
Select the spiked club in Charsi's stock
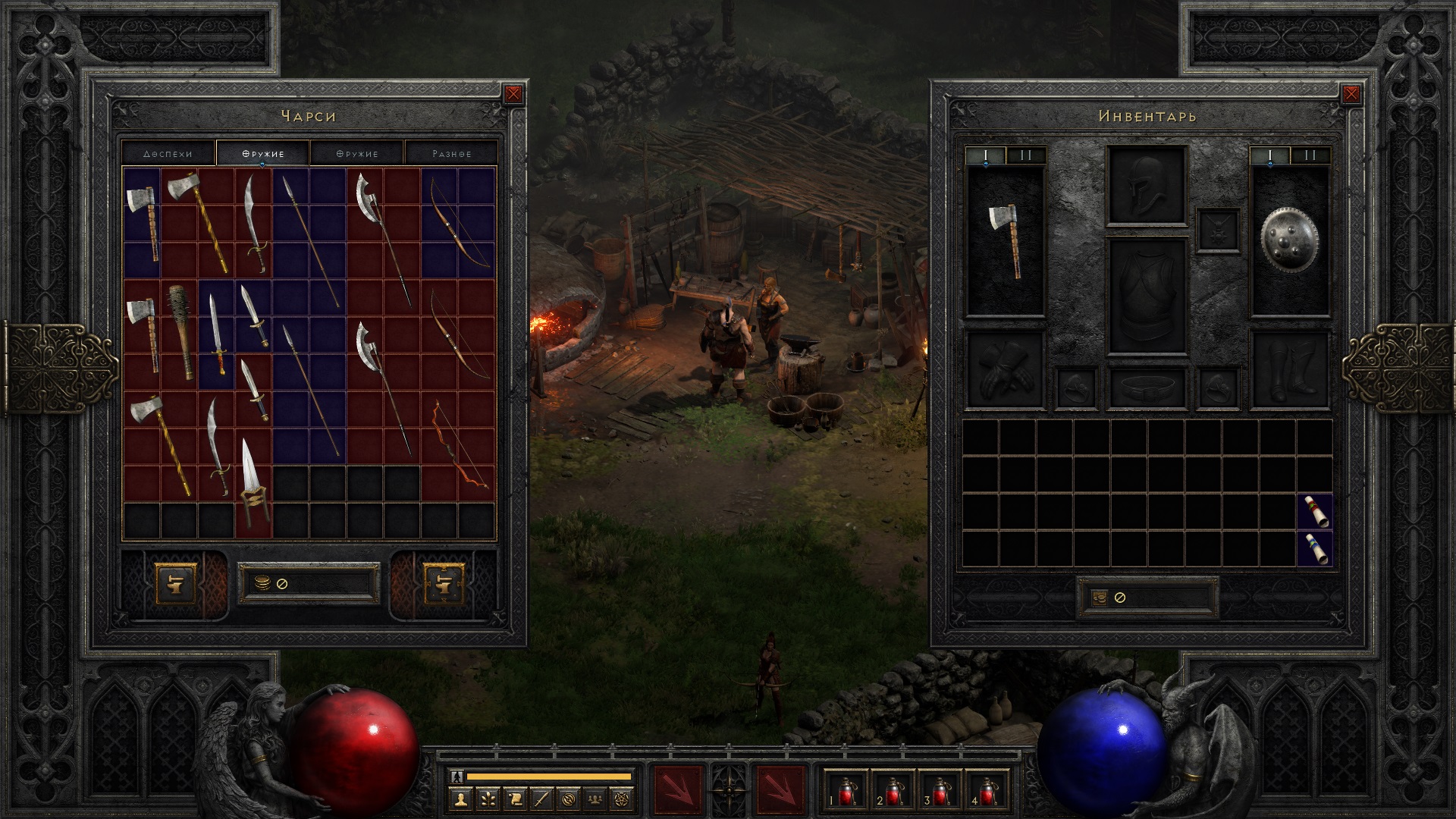point(180,332)
